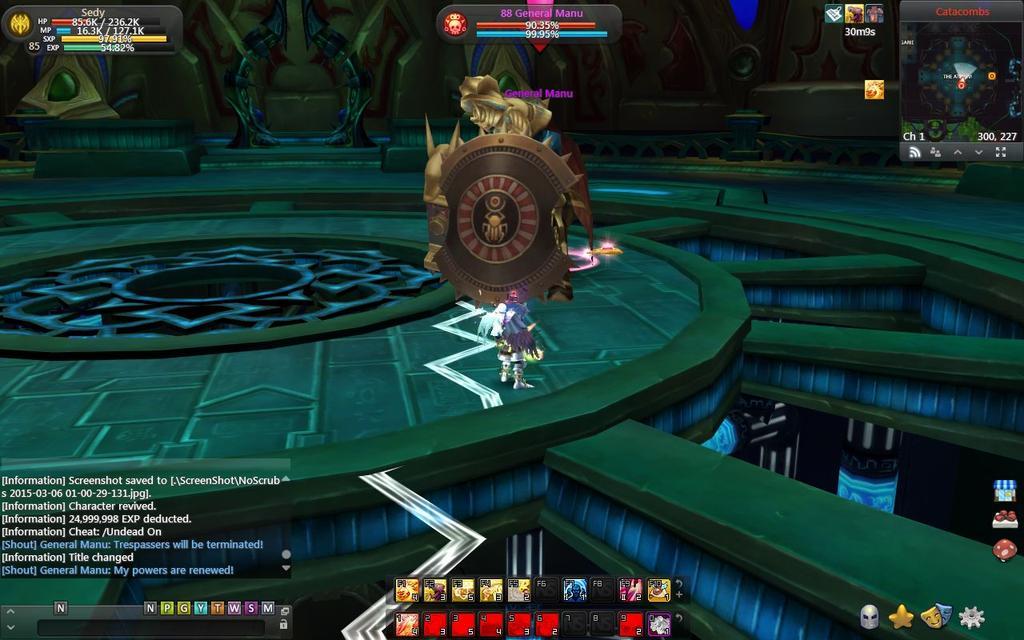This screenshot has height=640, width=1024.
Task: Click the minimap's signal broadcast icon
Action: pyautogui.click(x=913, y=152)
